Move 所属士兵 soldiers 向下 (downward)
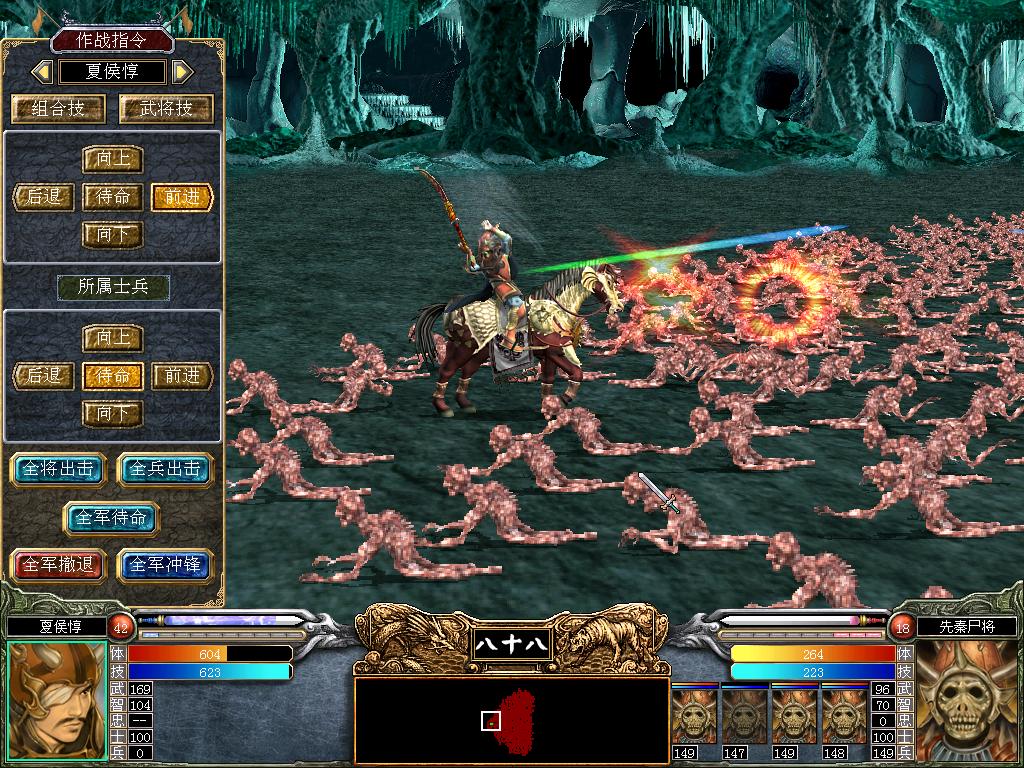The image size is (1024, 768). pos(113,412)
